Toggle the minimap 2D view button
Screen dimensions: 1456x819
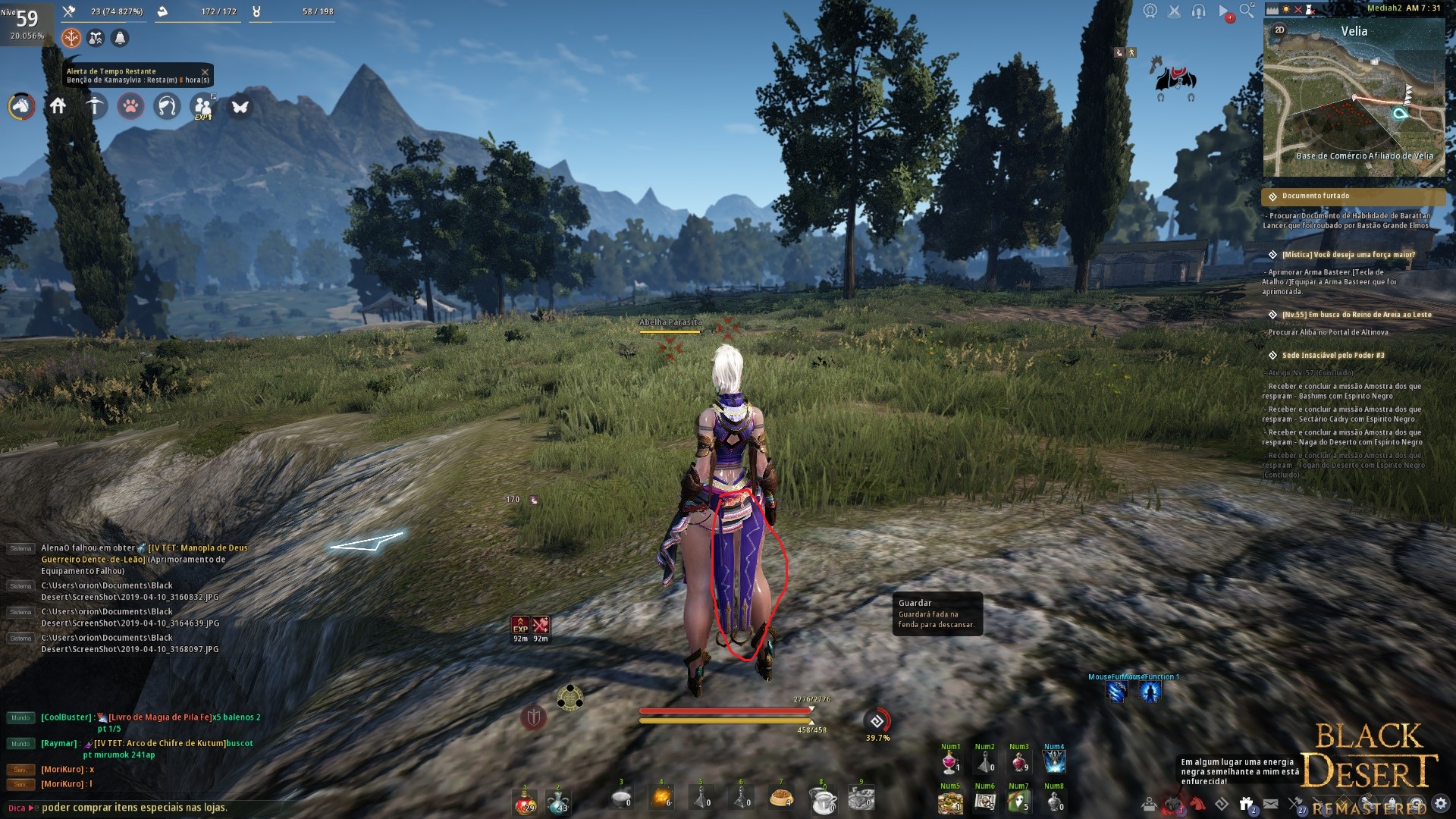[x=1279, y=30]
